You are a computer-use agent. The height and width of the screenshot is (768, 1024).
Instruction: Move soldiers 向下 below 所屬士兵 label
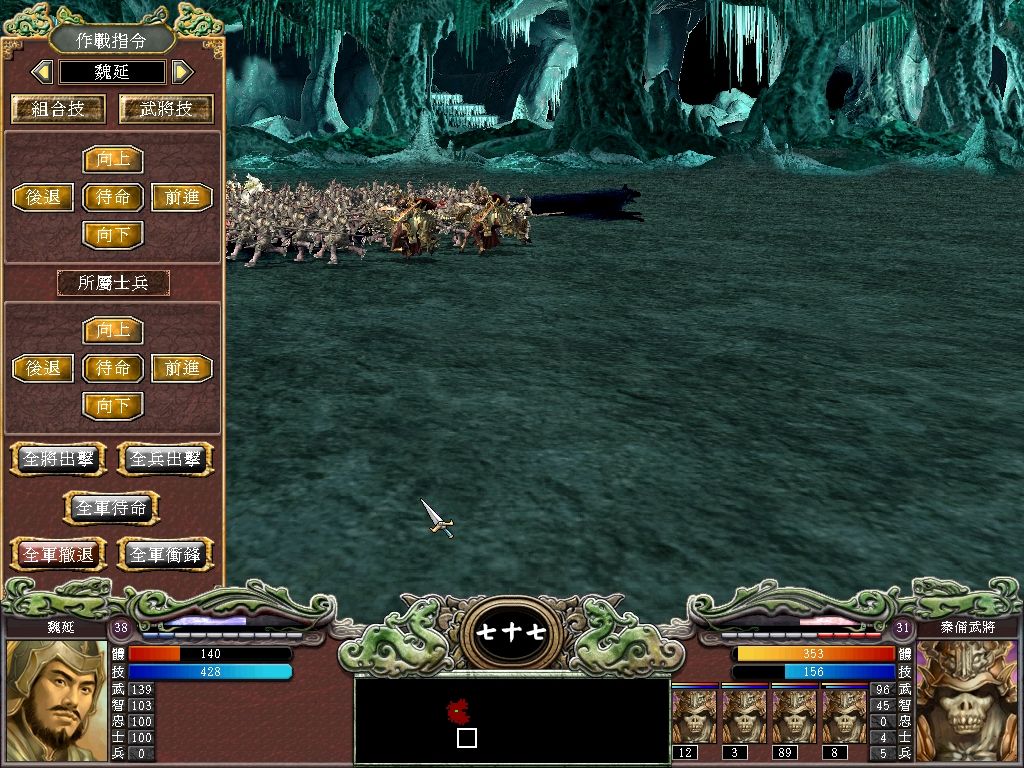tap(113, 406)
